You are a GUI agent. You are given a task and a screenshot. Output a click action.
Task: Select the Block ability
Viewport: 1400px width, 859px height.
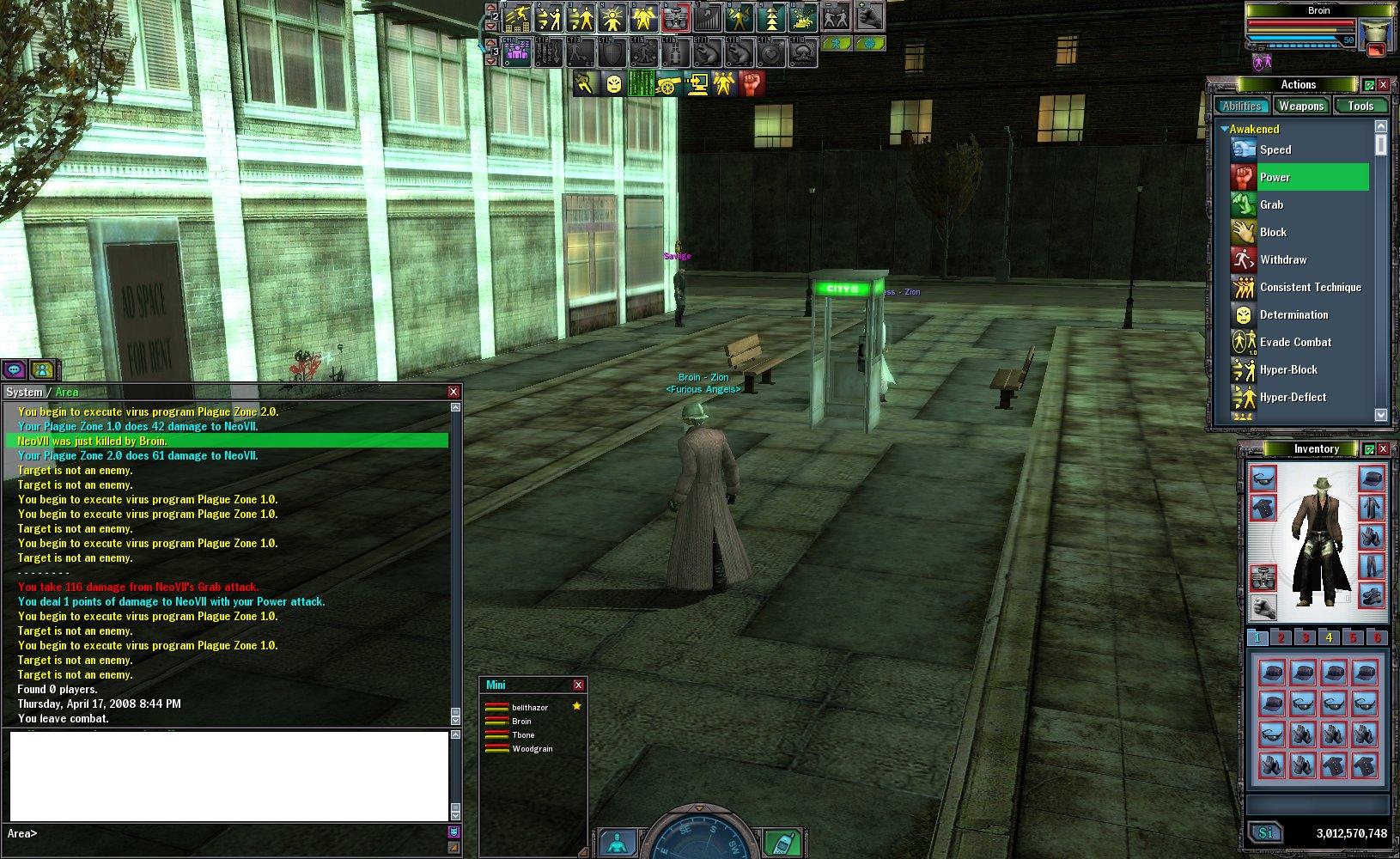click(1273, 232)
